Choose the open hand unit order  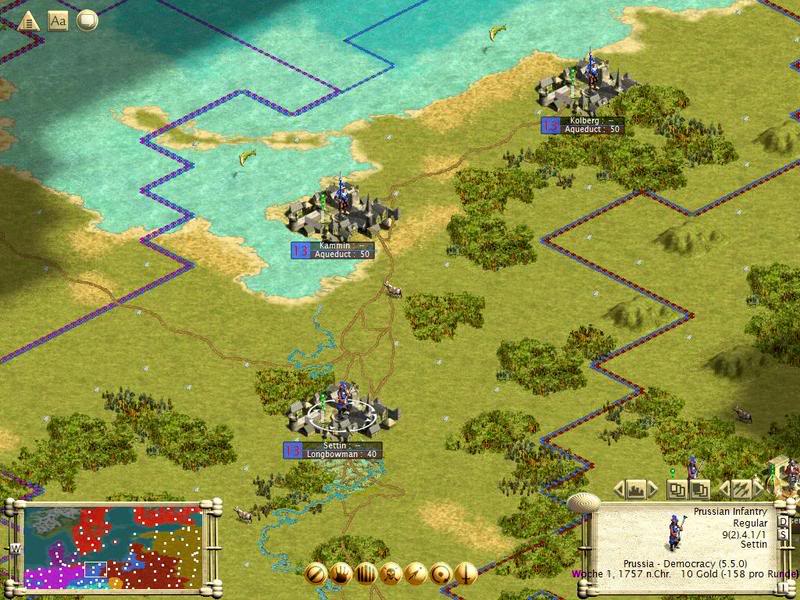point(341,574)
